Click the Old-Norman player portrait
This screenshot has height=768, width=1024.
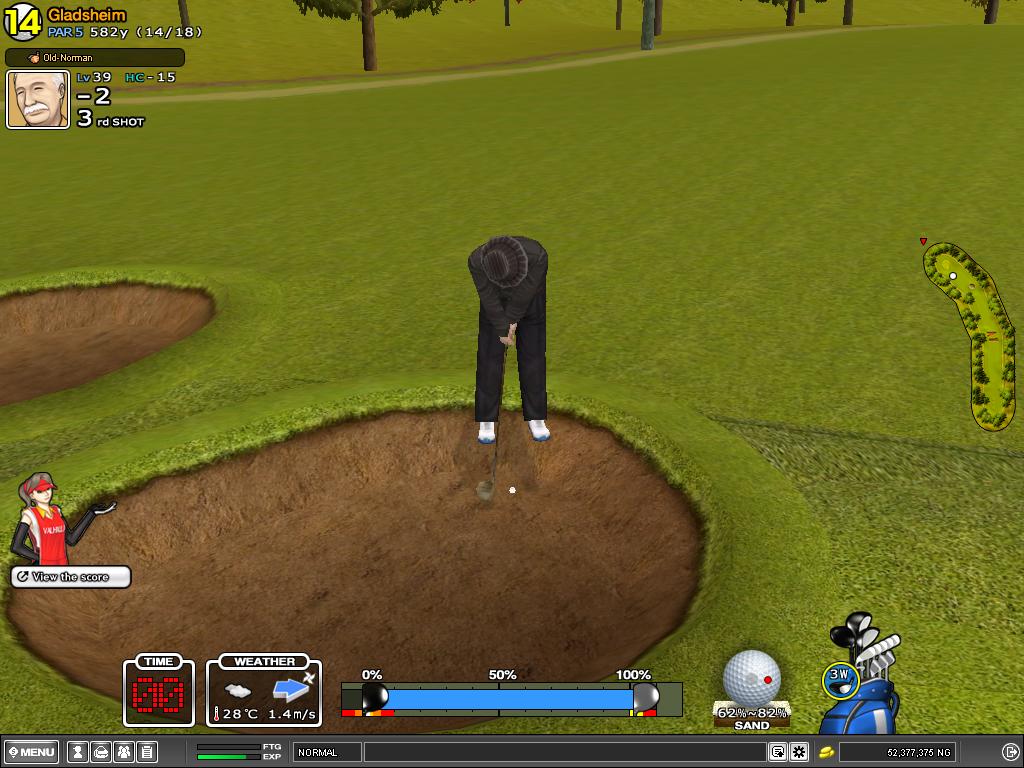[38, 99]
